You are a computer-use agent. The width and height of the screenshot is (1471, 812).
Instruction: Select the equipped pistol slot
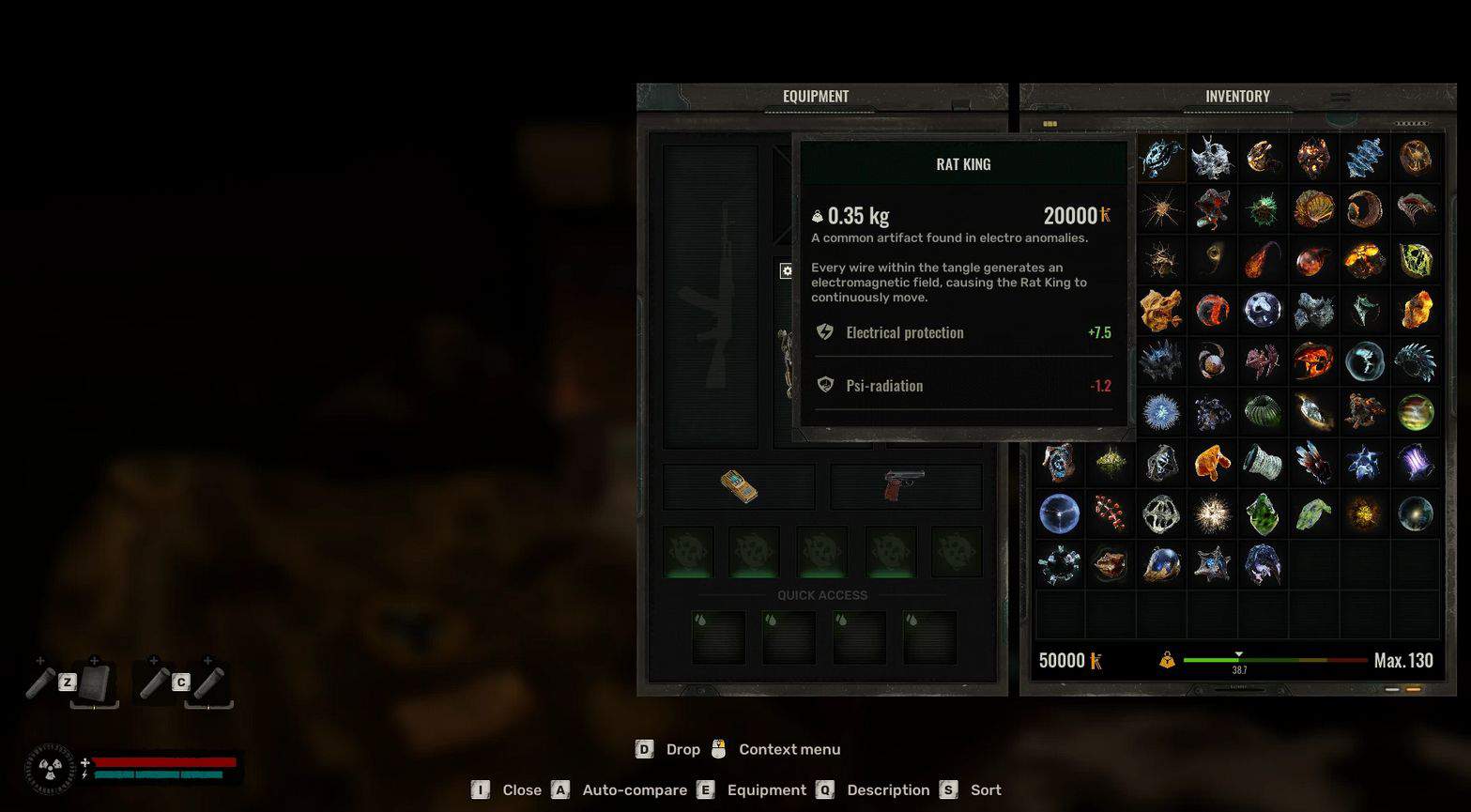point(906,486)
